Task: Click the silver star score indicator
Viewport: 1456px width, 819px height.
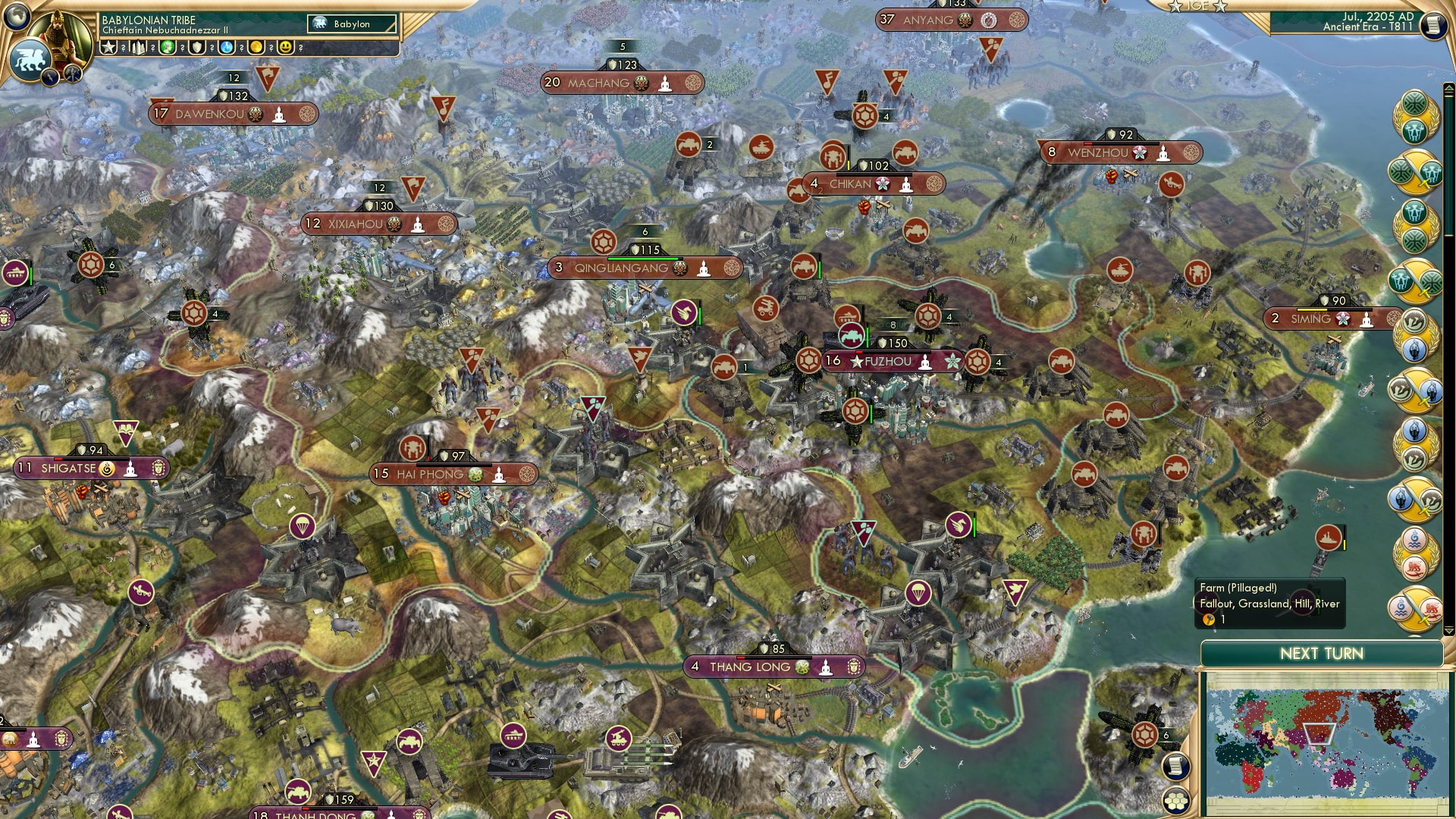Action: (108, 47)
